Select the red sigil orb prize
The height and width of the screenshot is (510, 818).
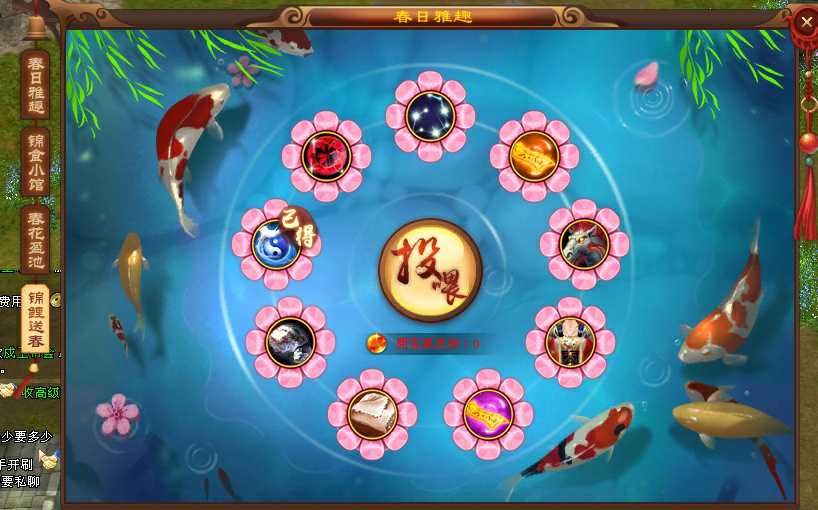pyautogui.click(x=326, y=156)
